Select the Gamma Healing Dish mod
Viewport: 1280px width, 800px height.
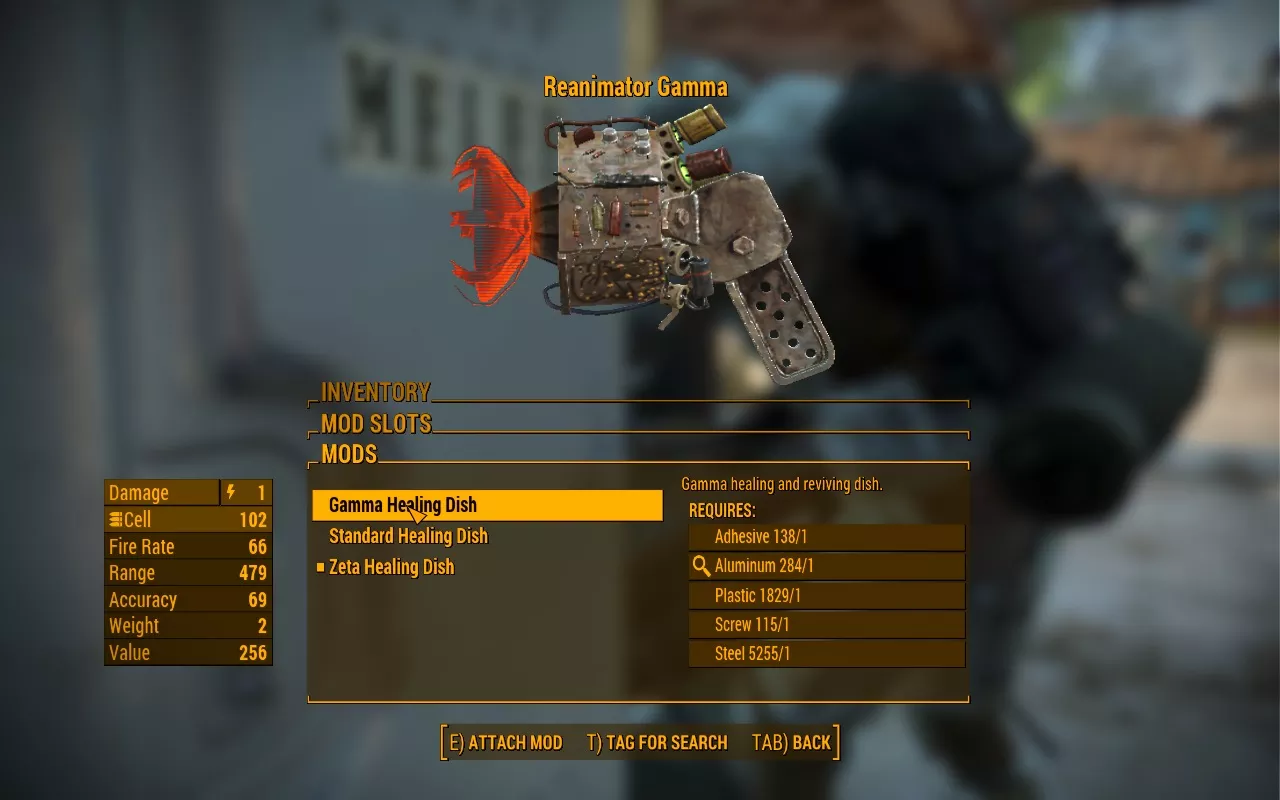click(x=487, y=505)
